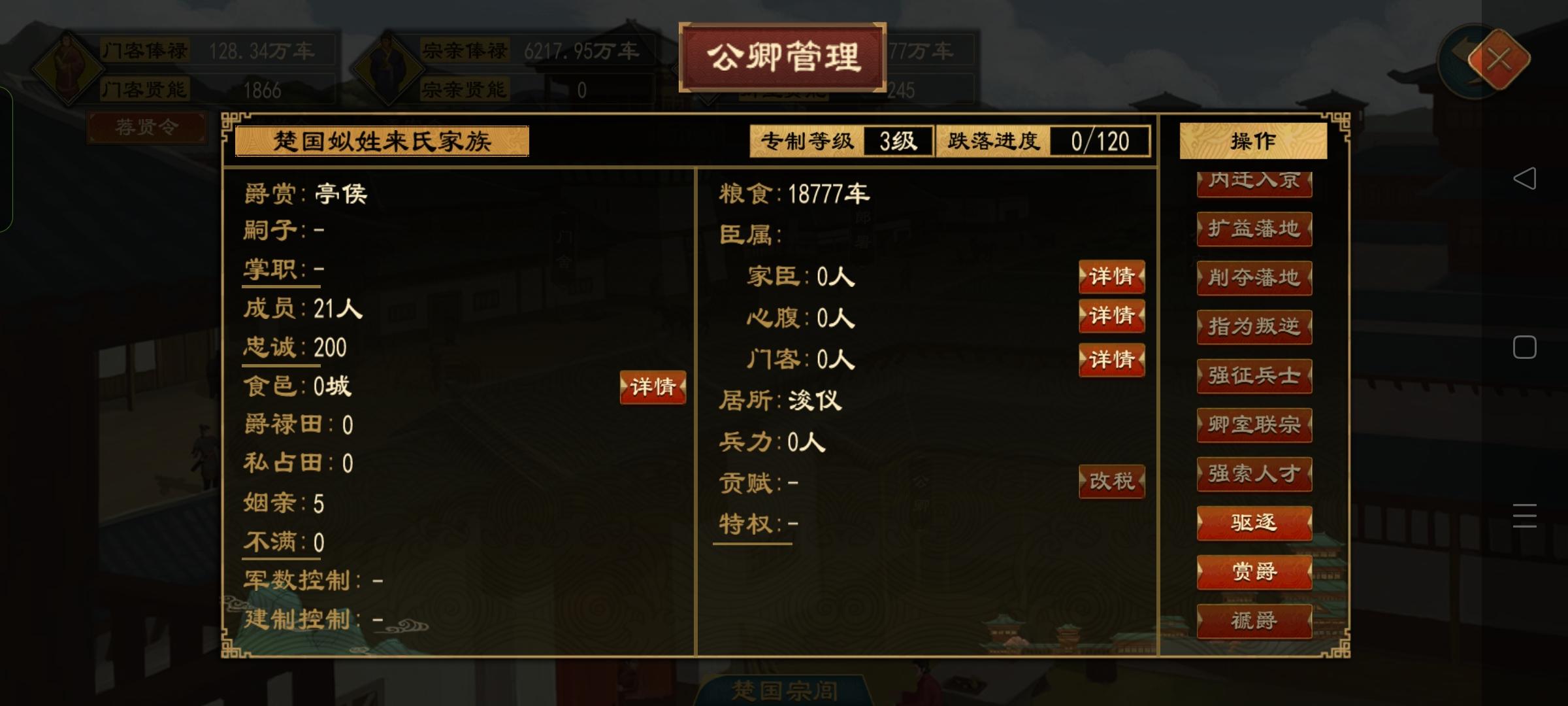Tap the 驱逐 expel button
This screenshot has width=1568, height=706.
pyautogui.click(x=1253, y=523)
